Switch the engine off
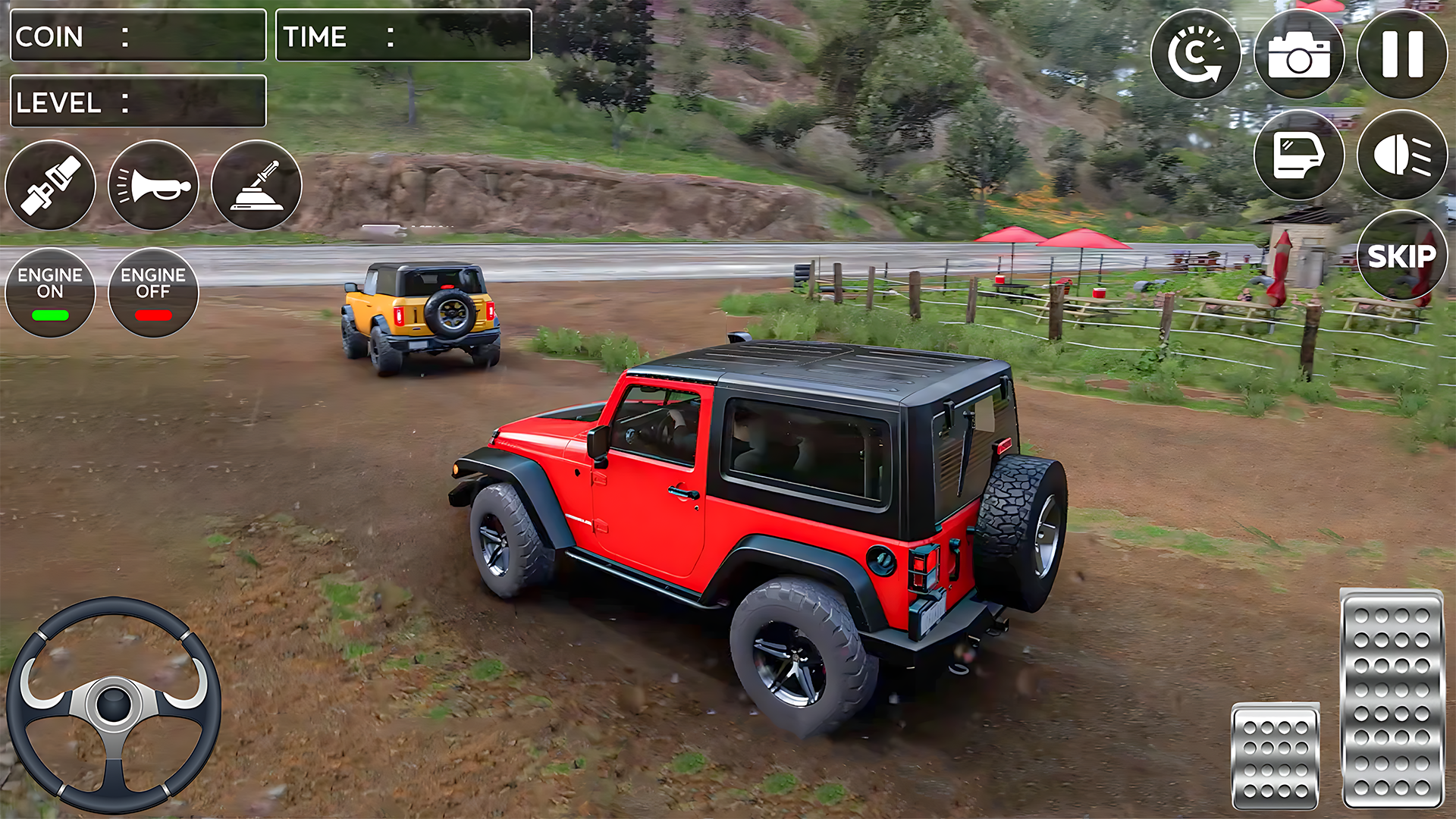 coord(153,293)
